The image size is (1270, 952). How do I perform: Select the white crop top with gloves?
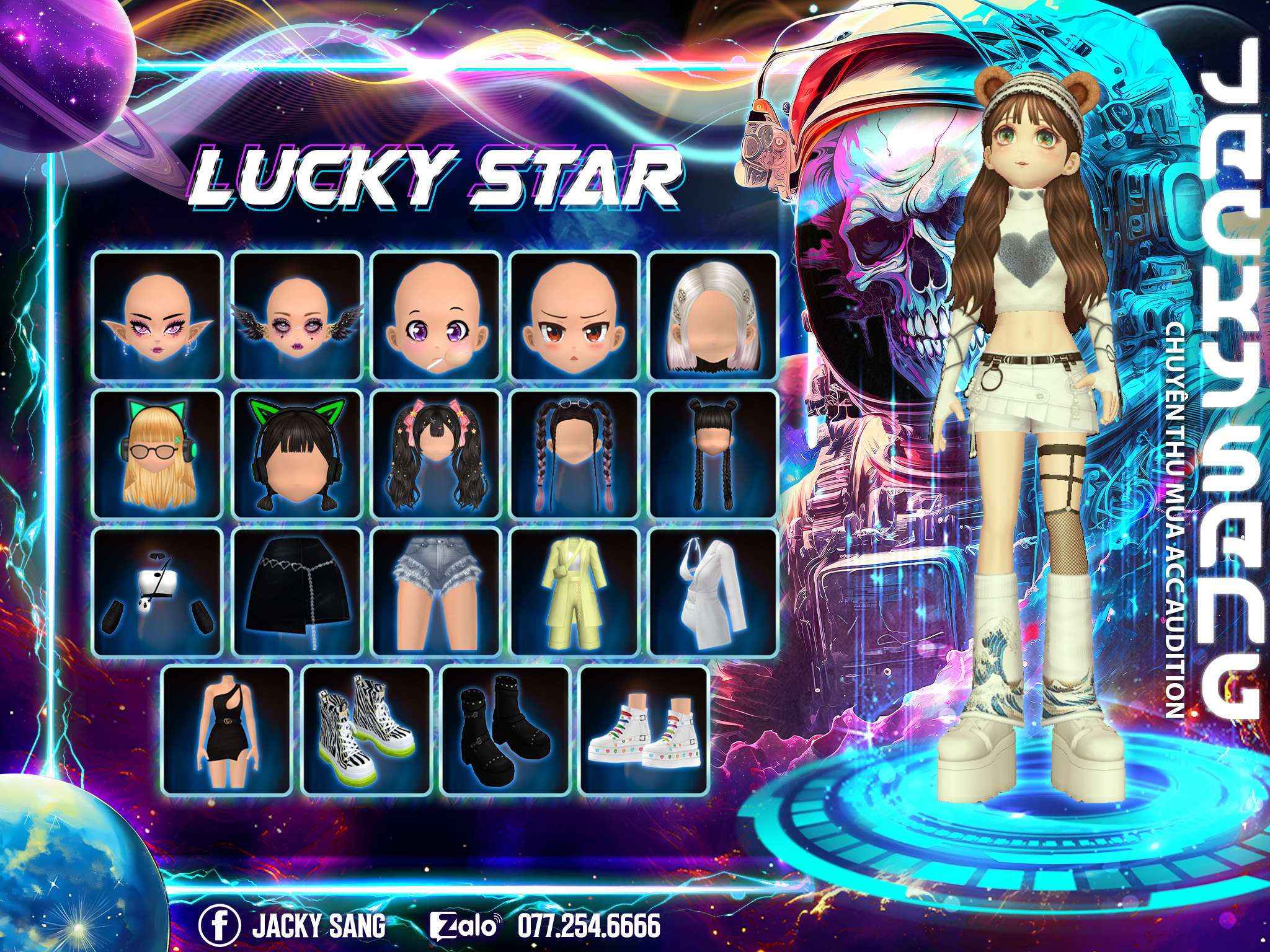point(158,593)
